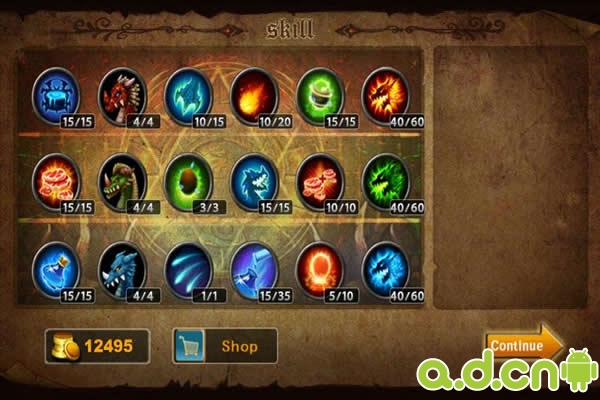Choose the red dragon head skill
The width and height of the screenshot is (600, 400).
pyautogui.click(x=122, y=93)
